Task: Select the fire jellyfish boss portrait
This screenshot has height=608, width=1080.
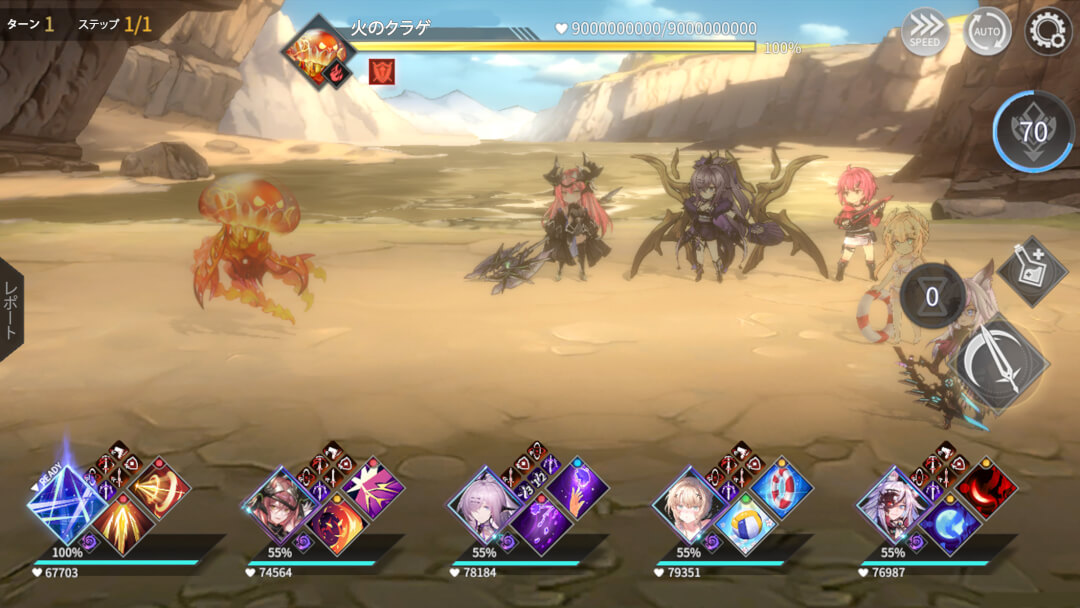Action: pos(318,52)
